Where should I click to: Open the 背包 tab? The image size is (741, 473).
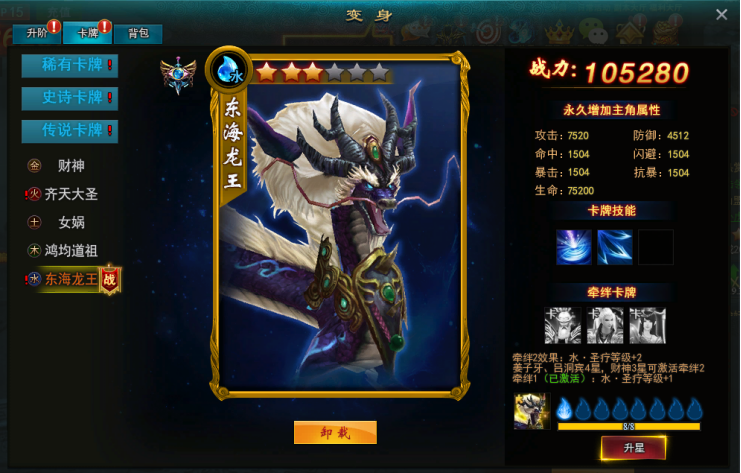pos(138,33)
